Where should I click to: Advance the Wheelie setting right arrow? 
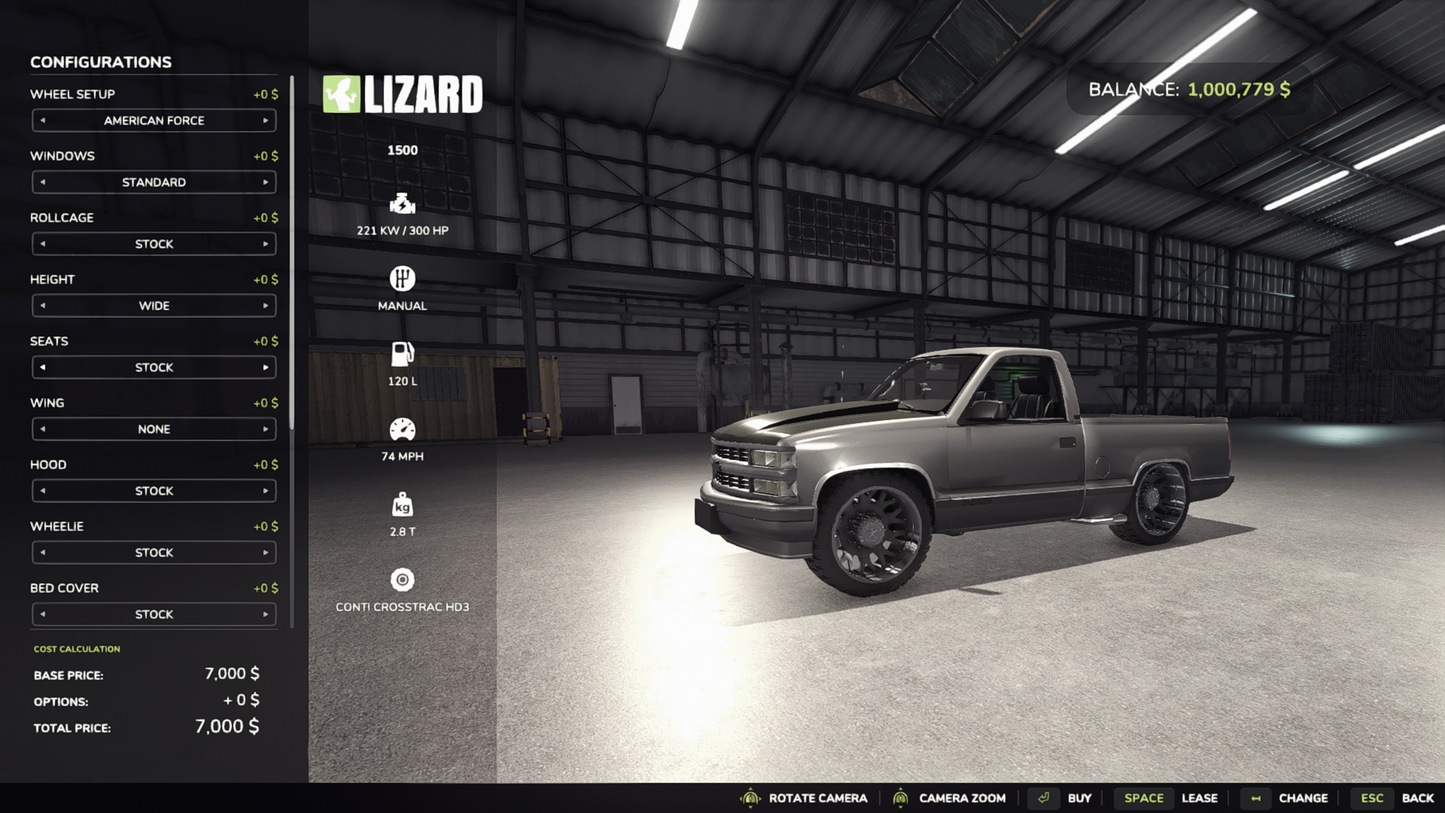click(x=265, y=553)
